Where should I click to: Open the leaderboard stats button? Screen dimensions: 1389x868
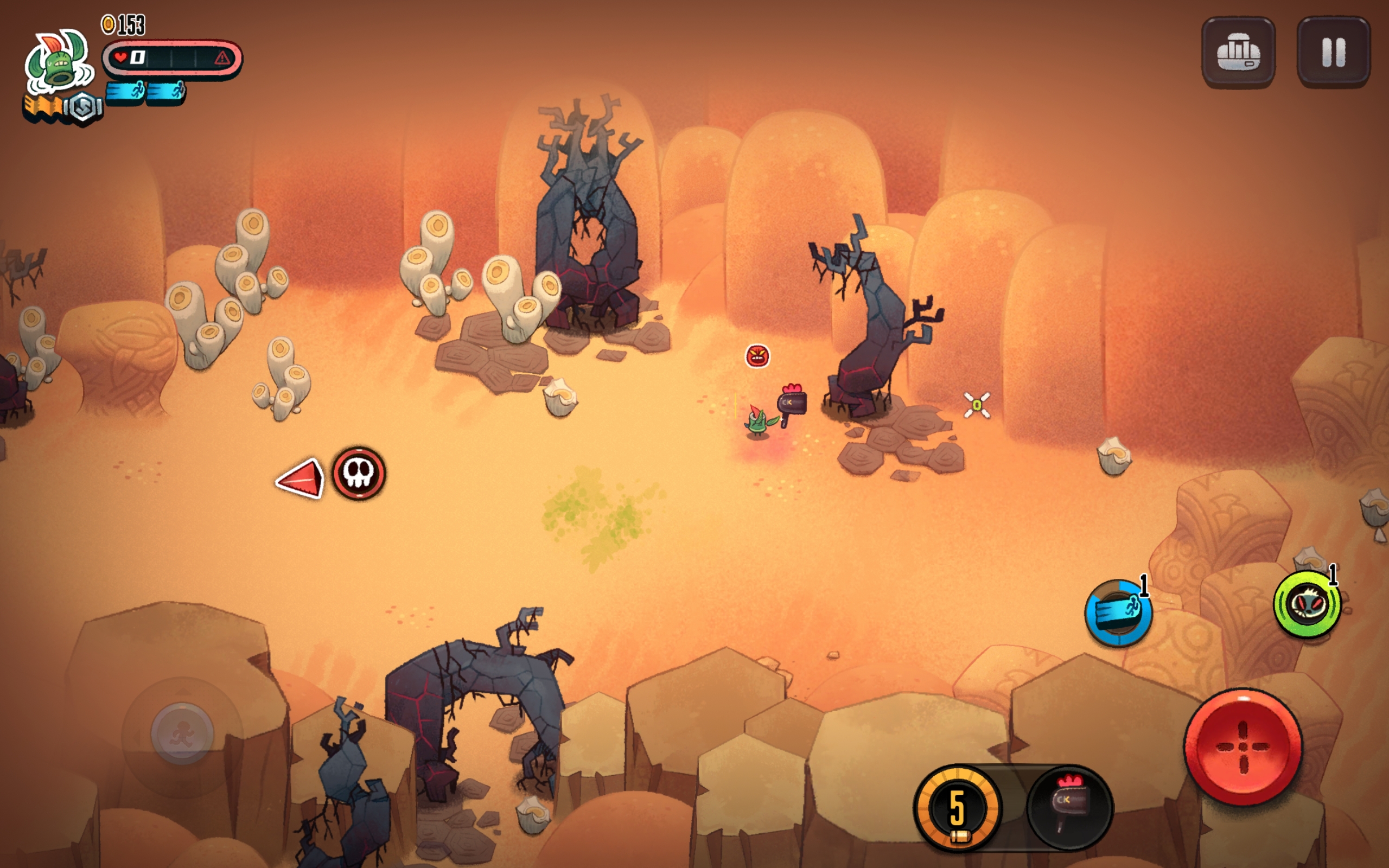point(1238,52)
